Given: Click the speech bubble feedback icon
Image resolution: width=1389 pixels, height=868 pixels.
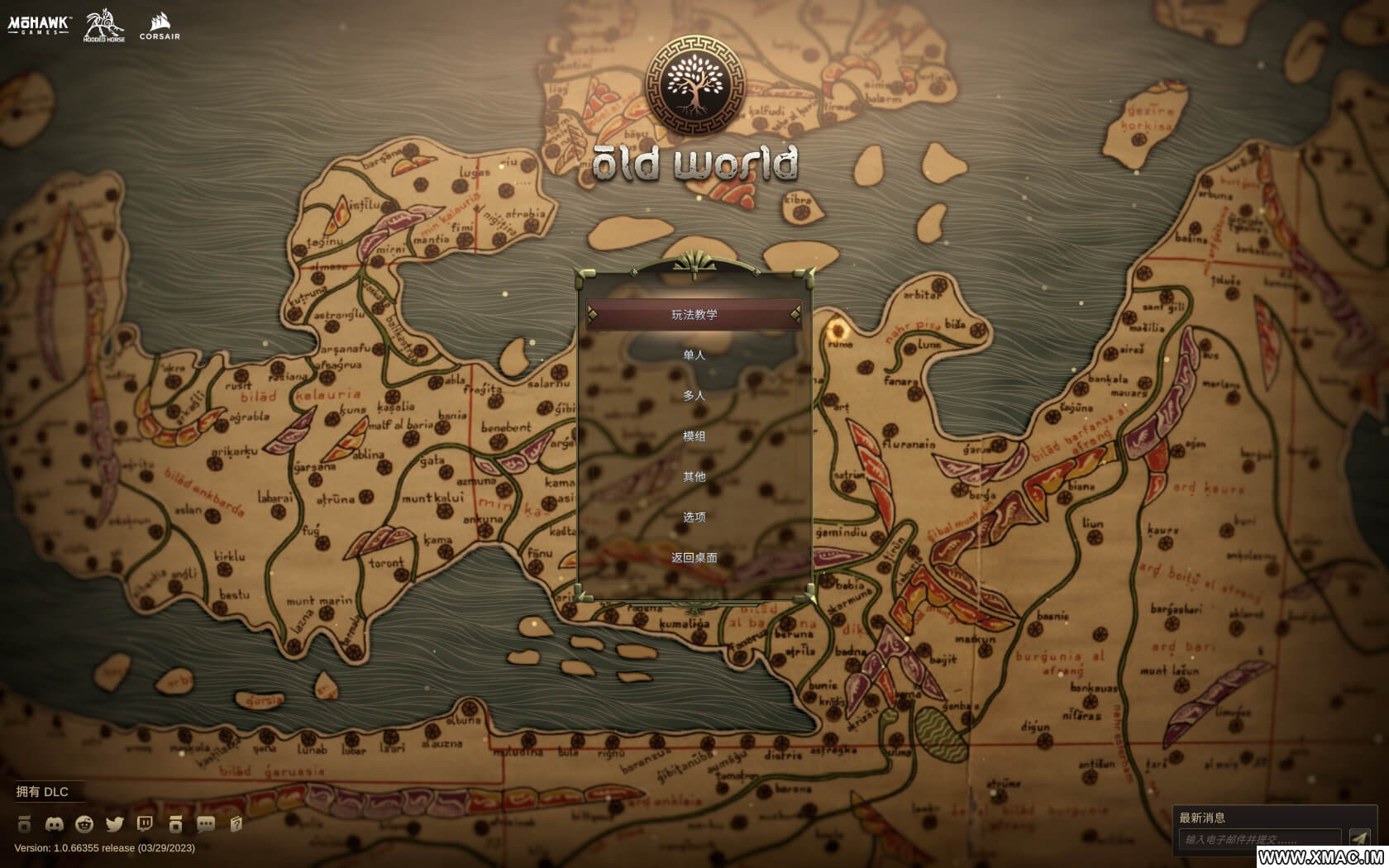Looking at the screenshot, I should pos(206,824).
